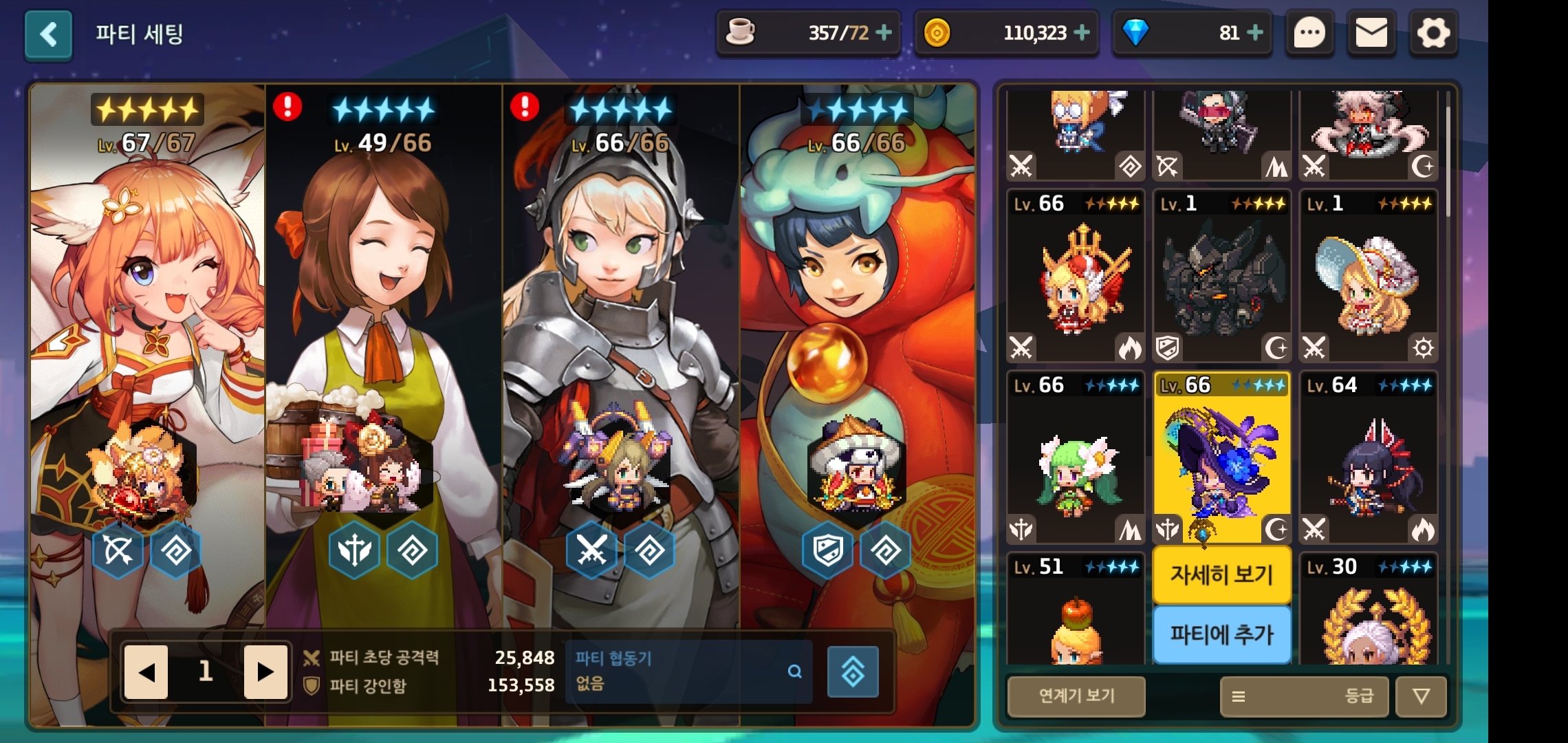Viewport: 1568px width, 743px height.
Task: Click the 자세히 보기 details button
Action: pyautogui.click(x=1222, y=574)
